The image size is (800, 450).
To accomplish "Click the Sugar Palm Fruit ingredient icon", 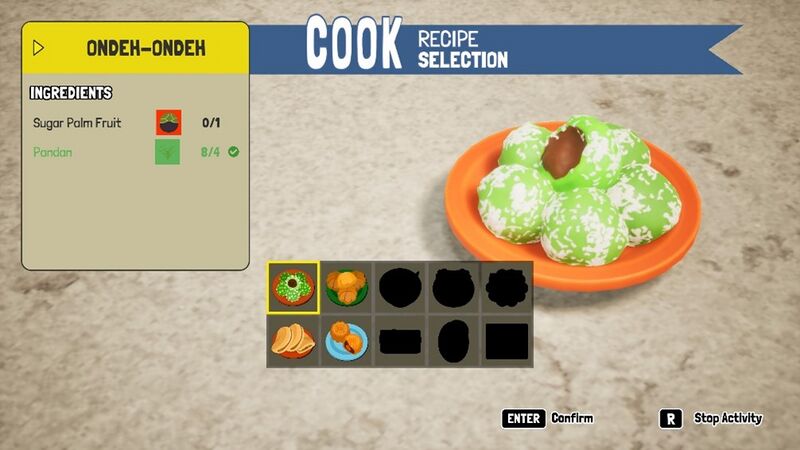I will click(x=168, y=123).
